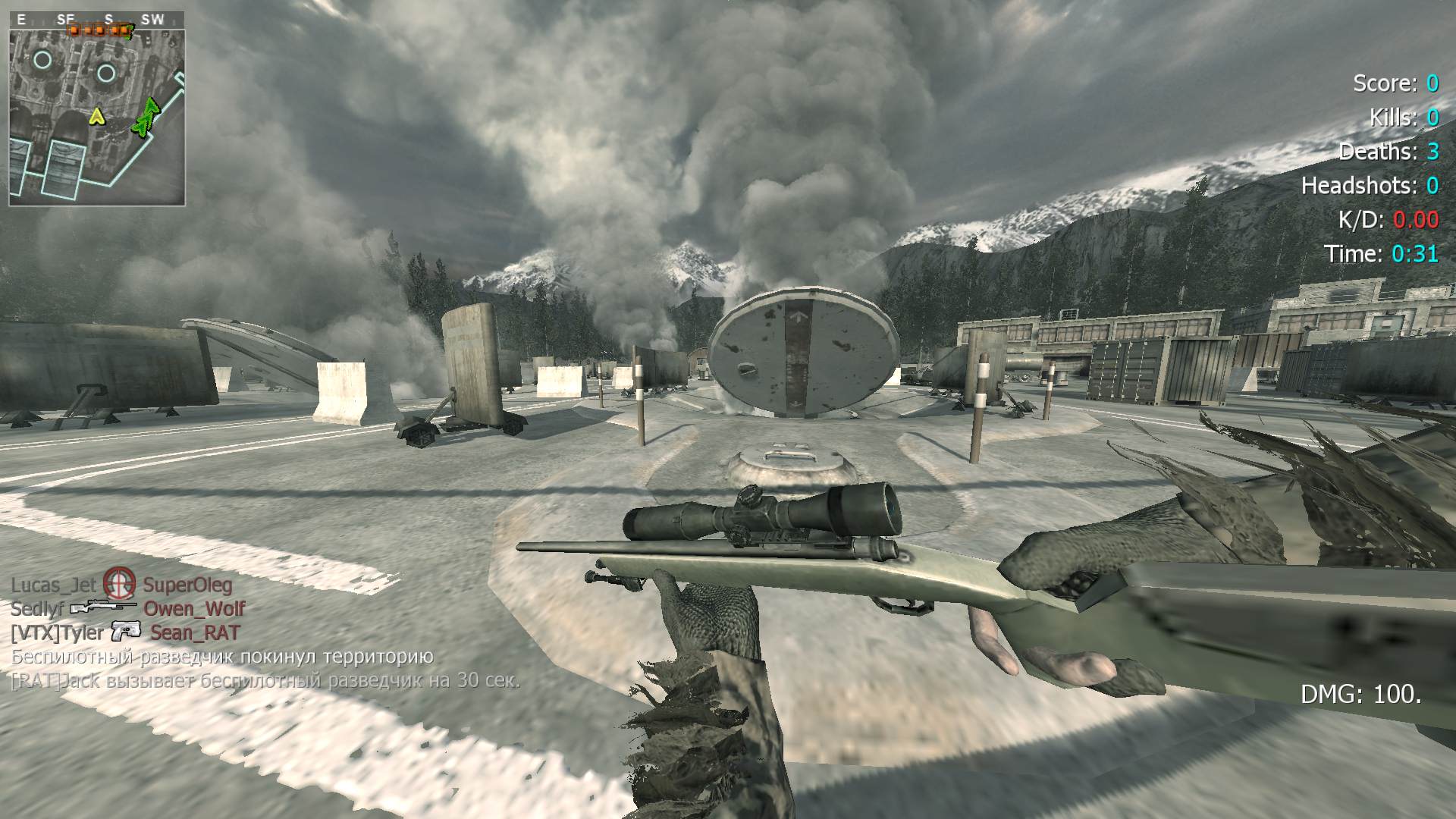Select [VTX]Tyler in the kill feed

point(56,632)
